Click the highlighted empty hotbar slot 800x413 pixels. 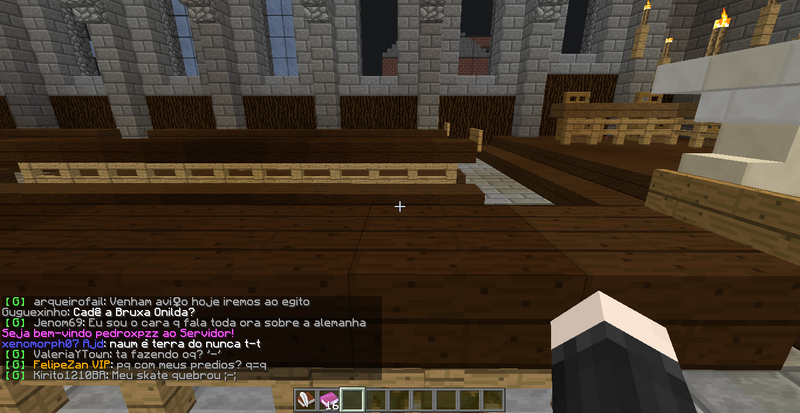pyautogui.click(x=351, y=400)
